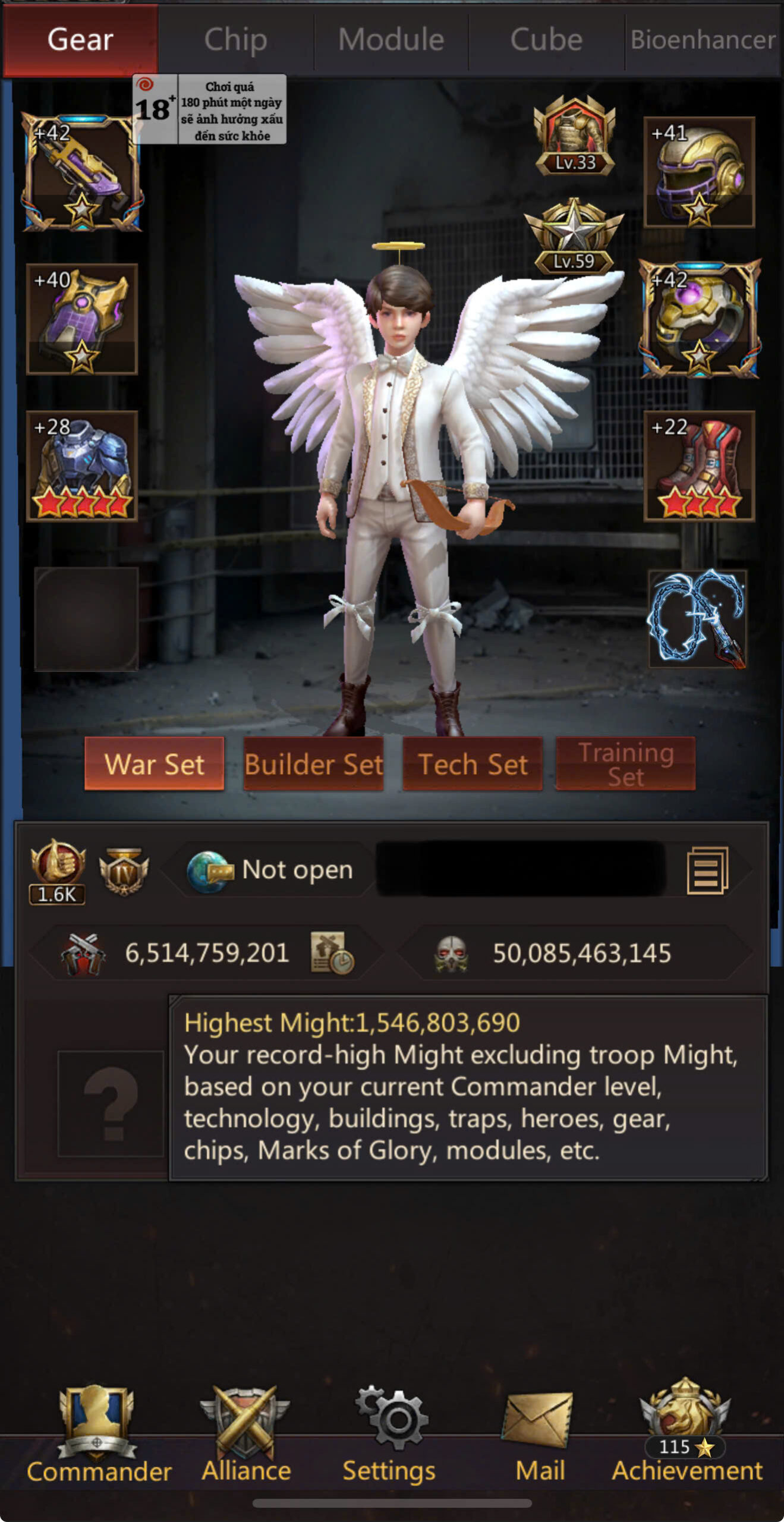Open the Alliance menu
Viewport: 784px width, 1522px height.
tap(245, 1433)
